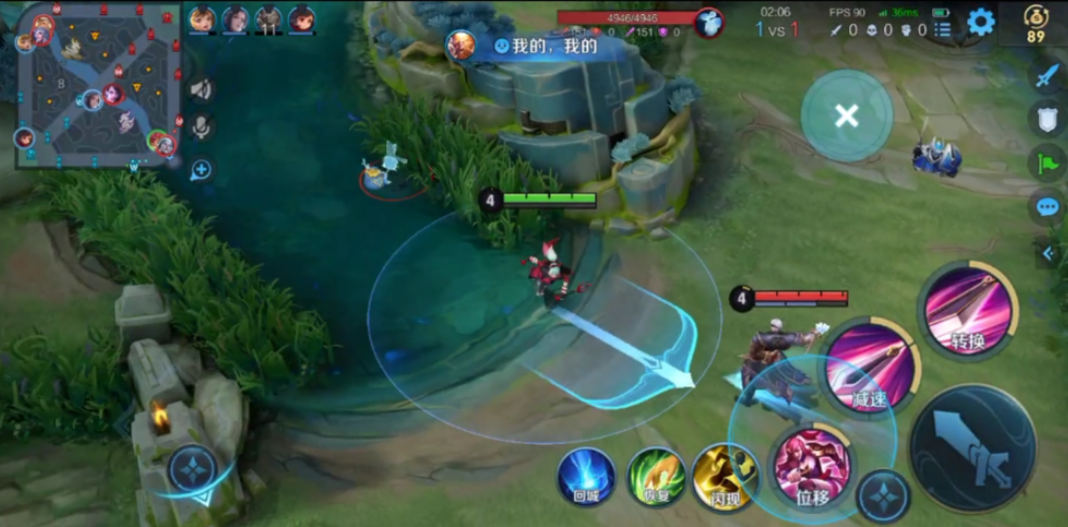Use the 位移 skill

[x=812, y=465]
